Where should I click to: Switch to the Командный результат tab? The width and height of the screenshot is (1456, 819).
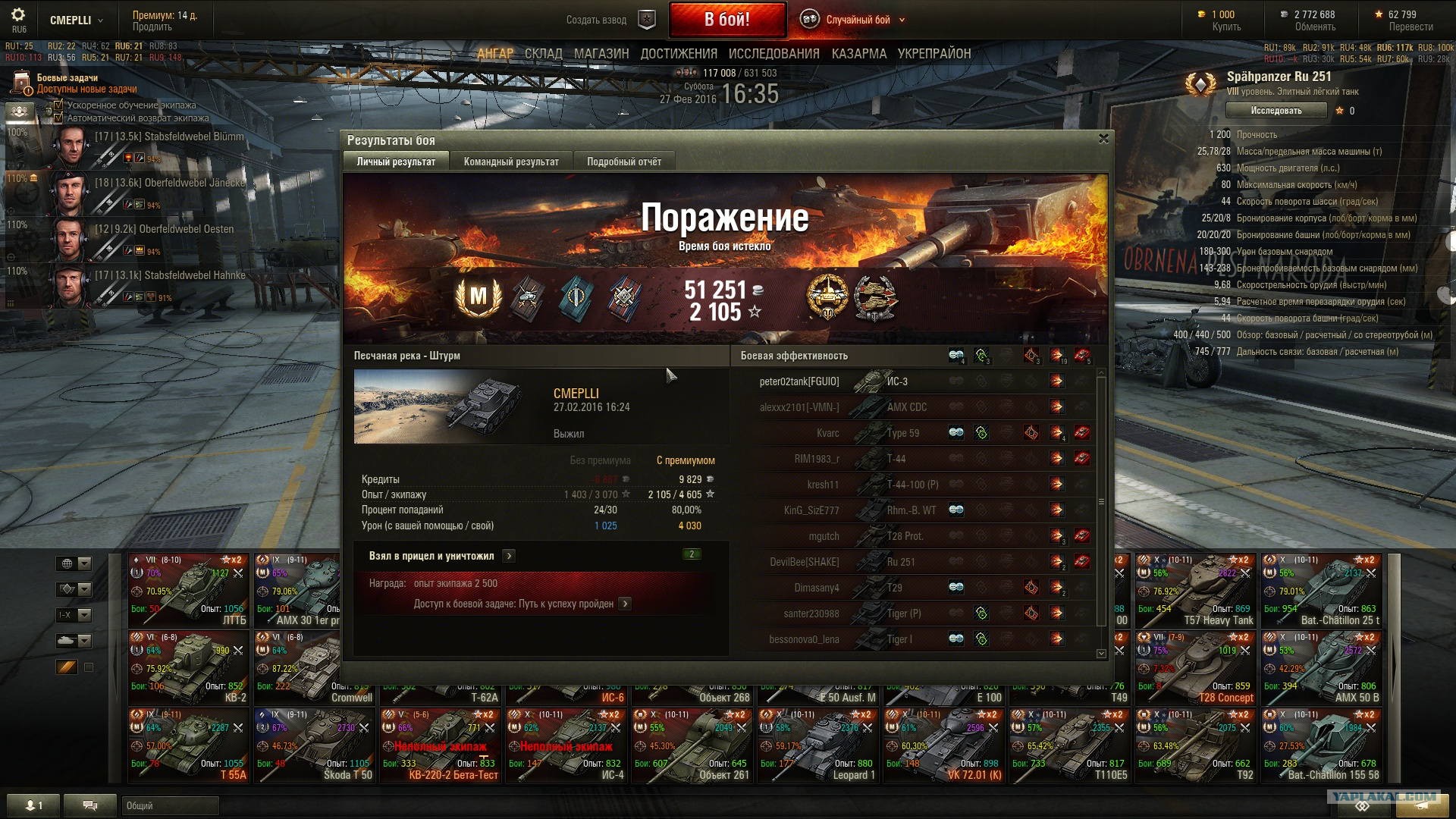click(x=511, y=162)
